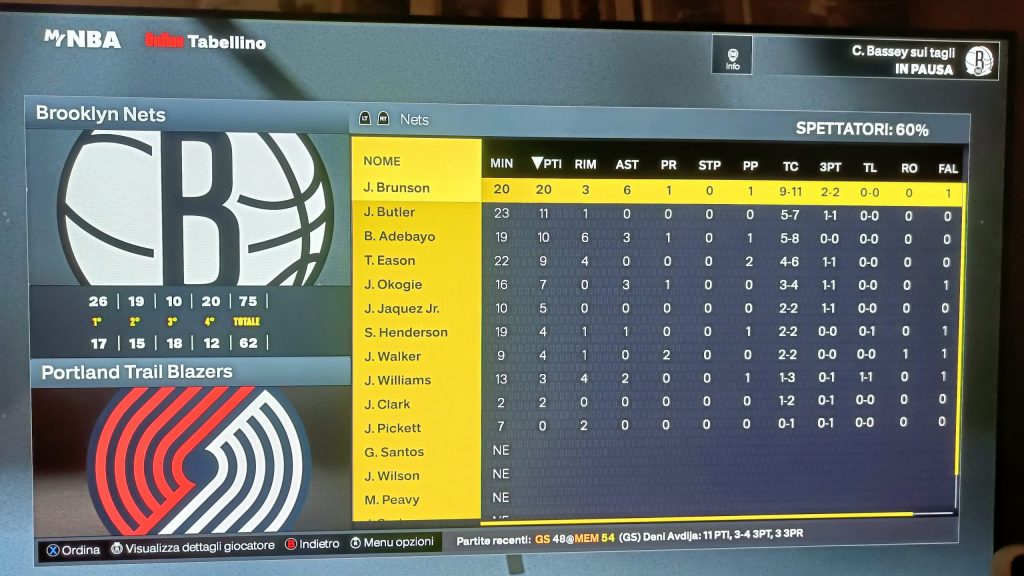The image size is (1024, 576).
Task: Sort by the TC column
Action: point(790,166)
